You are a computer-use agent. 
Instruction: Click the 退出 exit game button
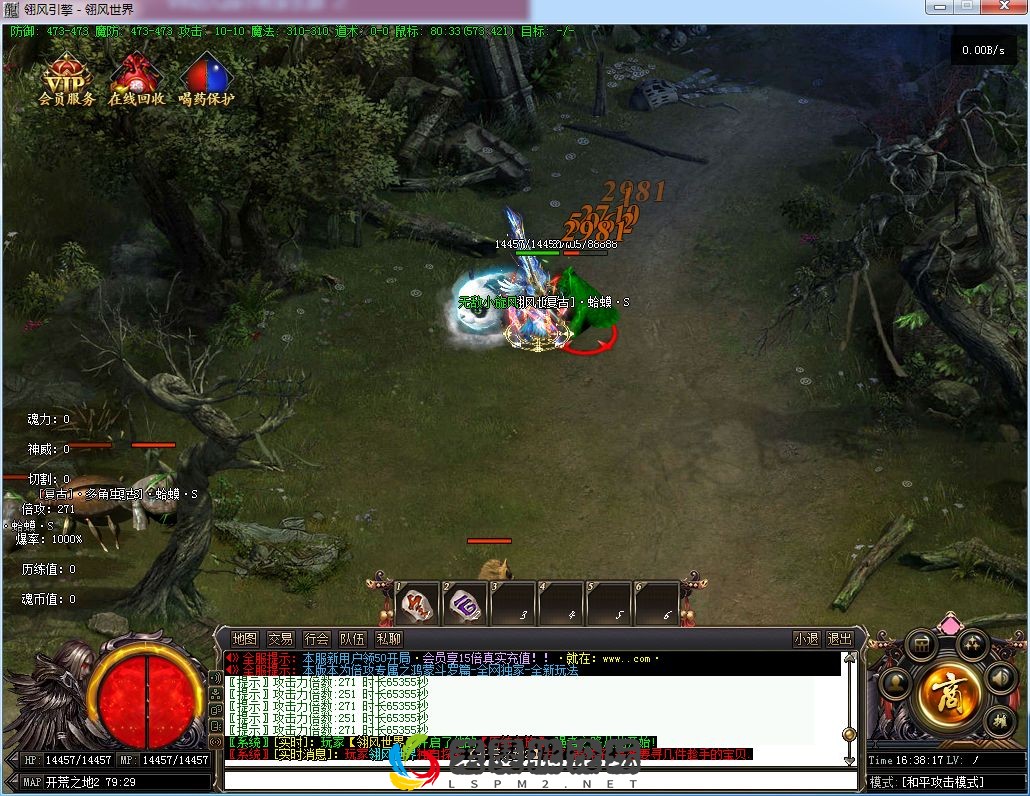point(840,639)
